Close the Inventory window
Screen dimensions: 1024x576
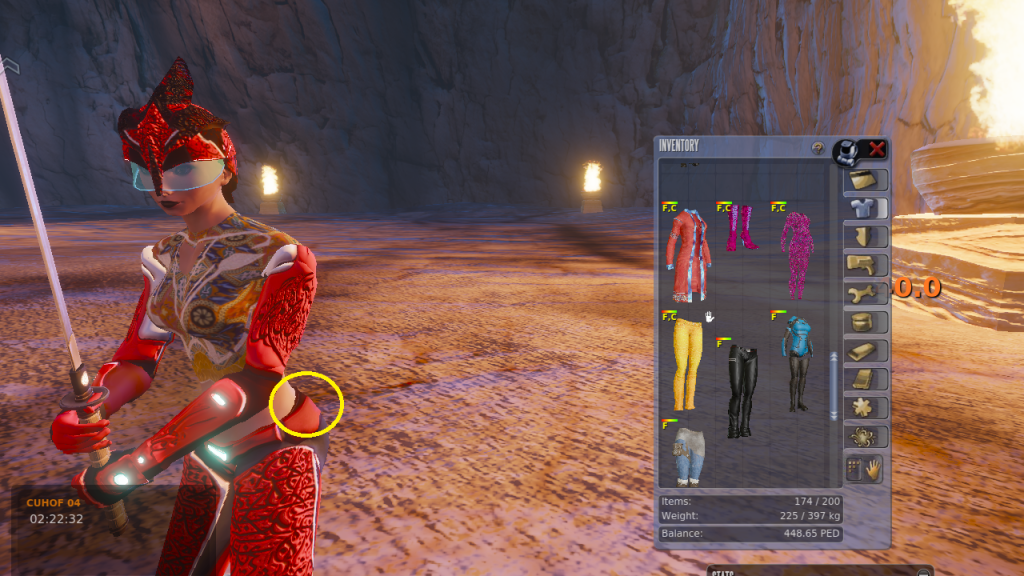click(877, 149)
